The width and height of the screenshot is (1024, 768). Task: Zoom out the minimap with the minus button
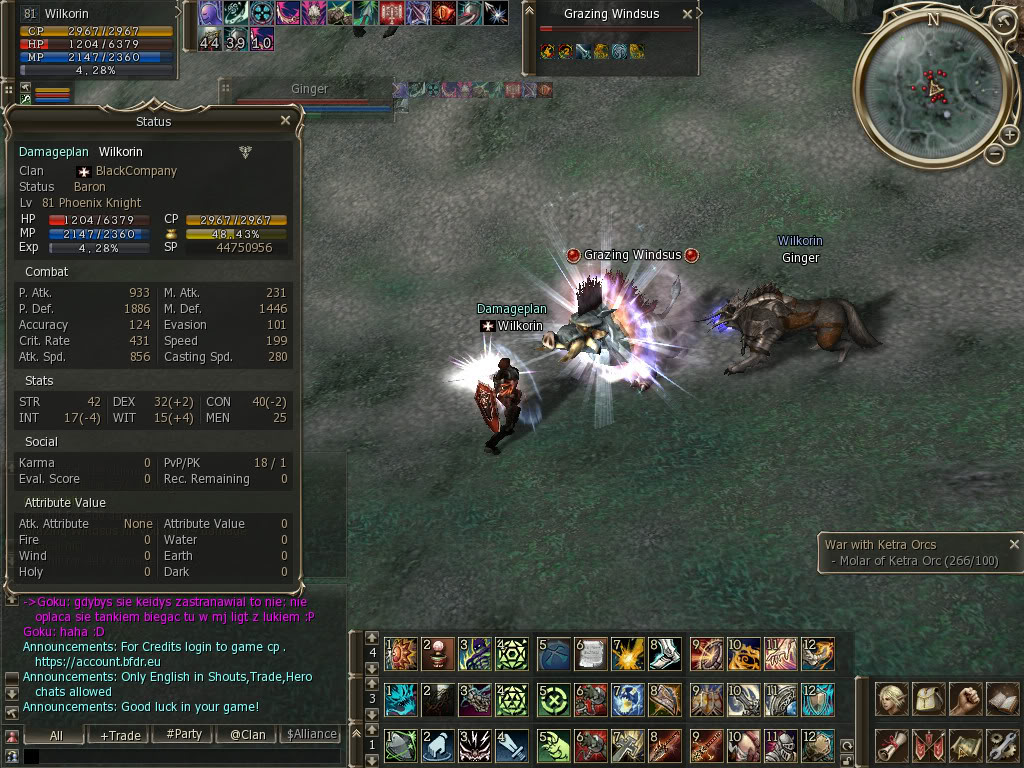(x=994, y=153)
